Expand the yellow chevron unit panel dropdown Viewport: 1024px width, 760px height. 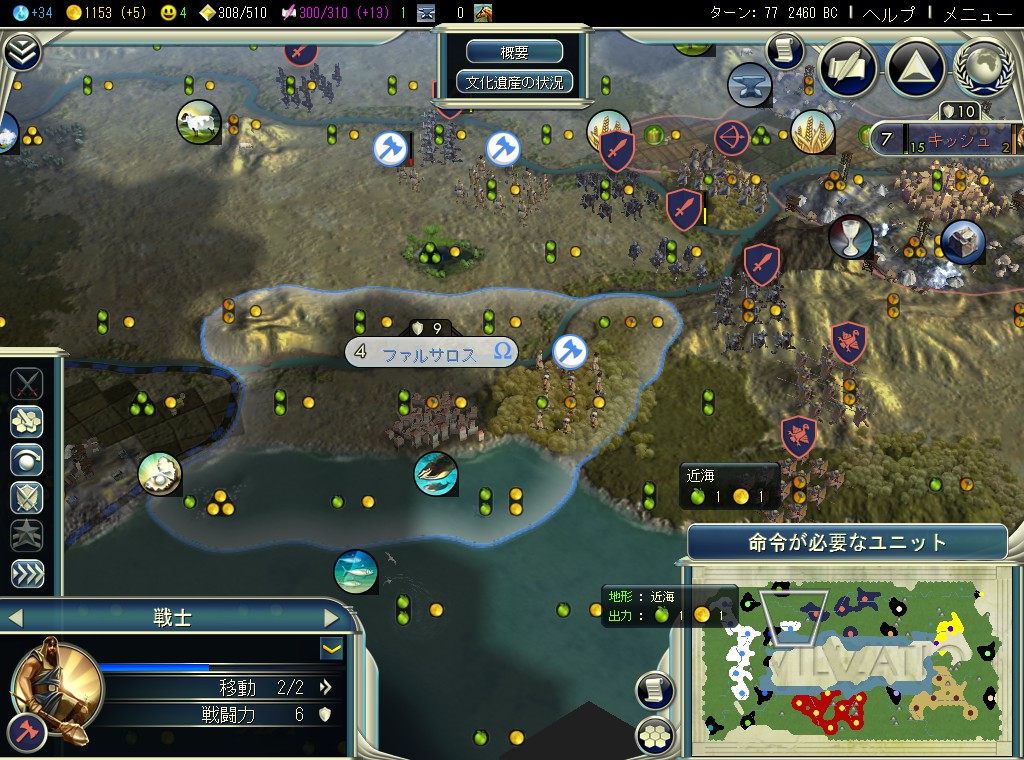(x=331, y=649)
